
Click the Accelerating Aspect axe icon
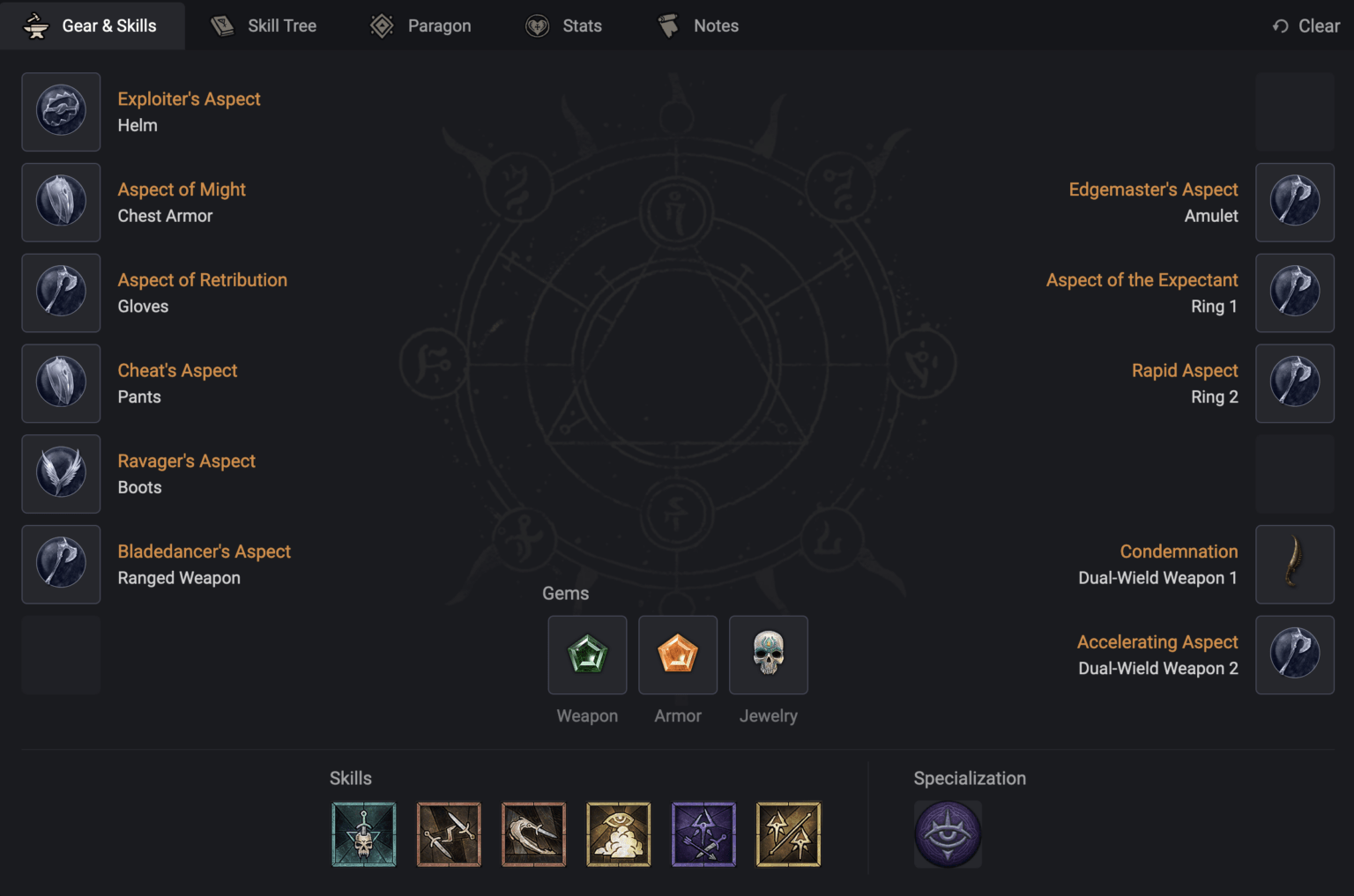point(1295,655)
